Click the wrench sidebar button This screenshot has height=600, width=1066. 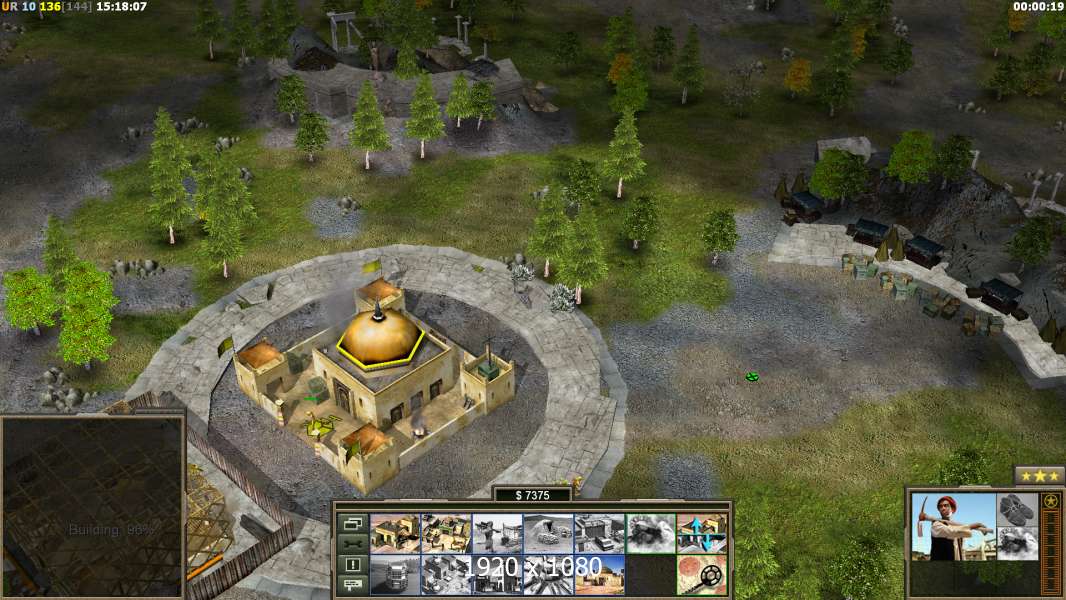click(353, 543)
